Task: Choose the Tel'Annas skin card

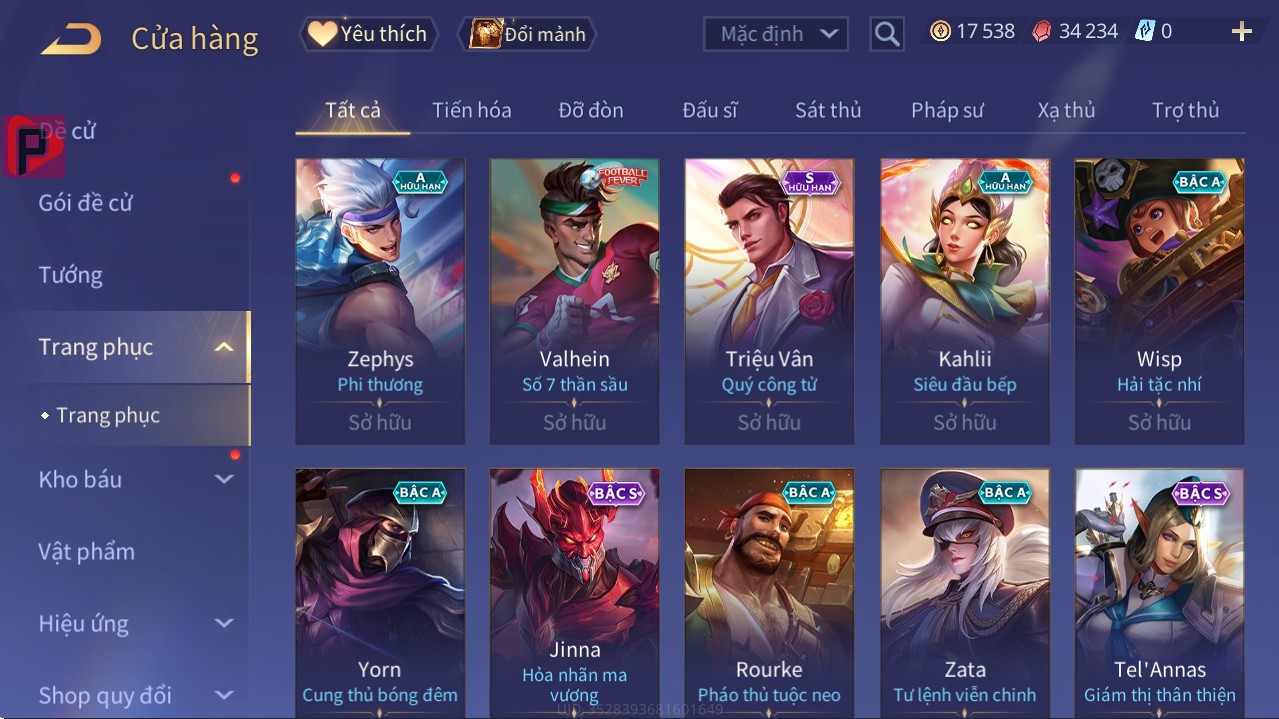Action: coord(1159,590)
